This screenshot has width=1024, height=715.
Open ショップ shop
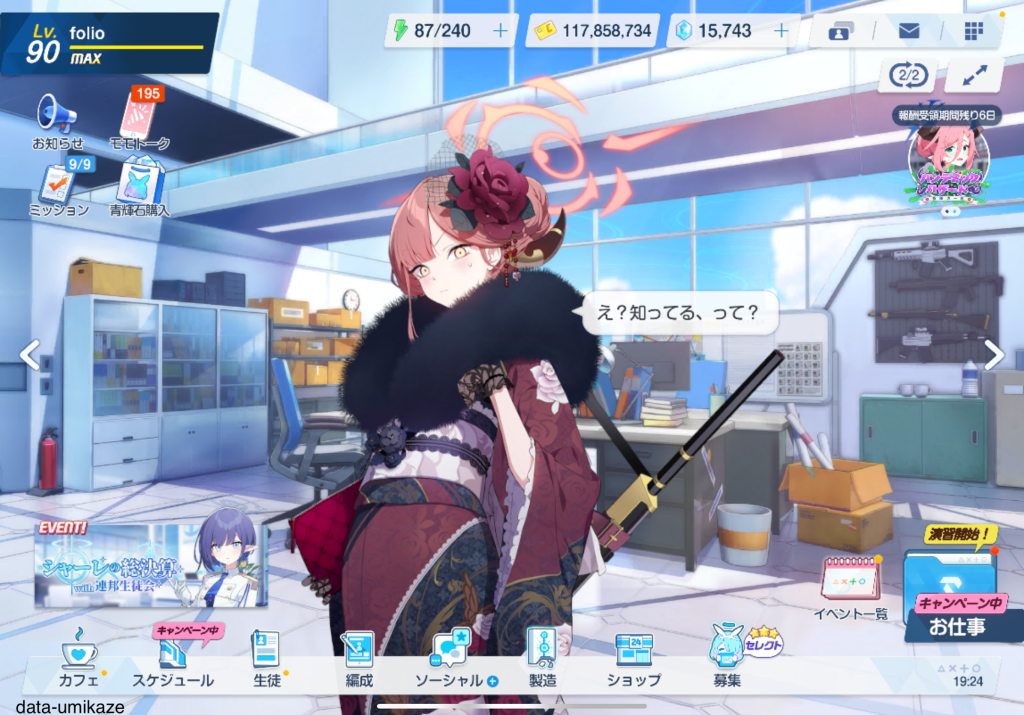[633, 659]
